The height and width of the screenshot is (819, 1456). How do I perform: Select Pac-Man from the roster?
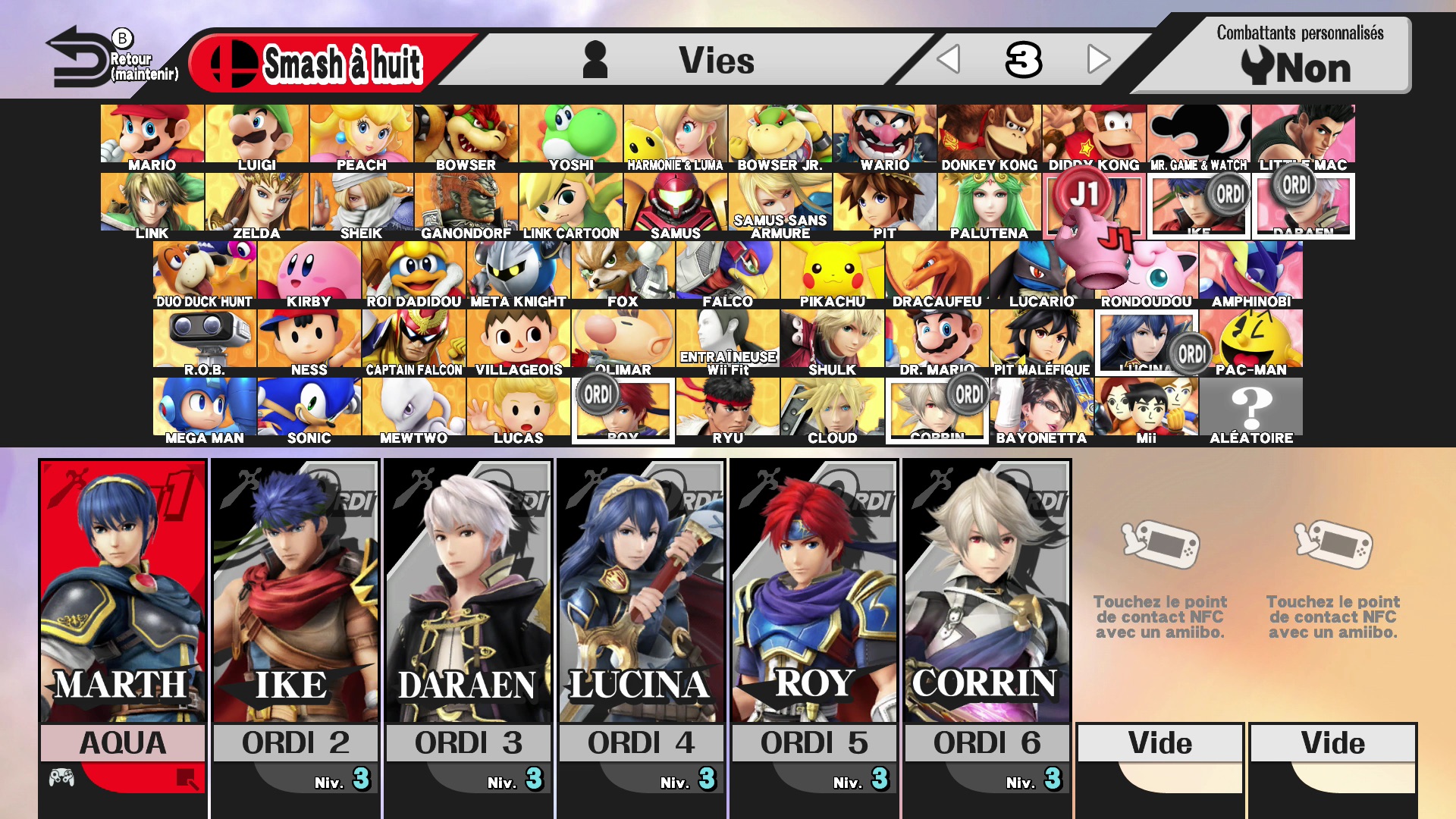1251,341
